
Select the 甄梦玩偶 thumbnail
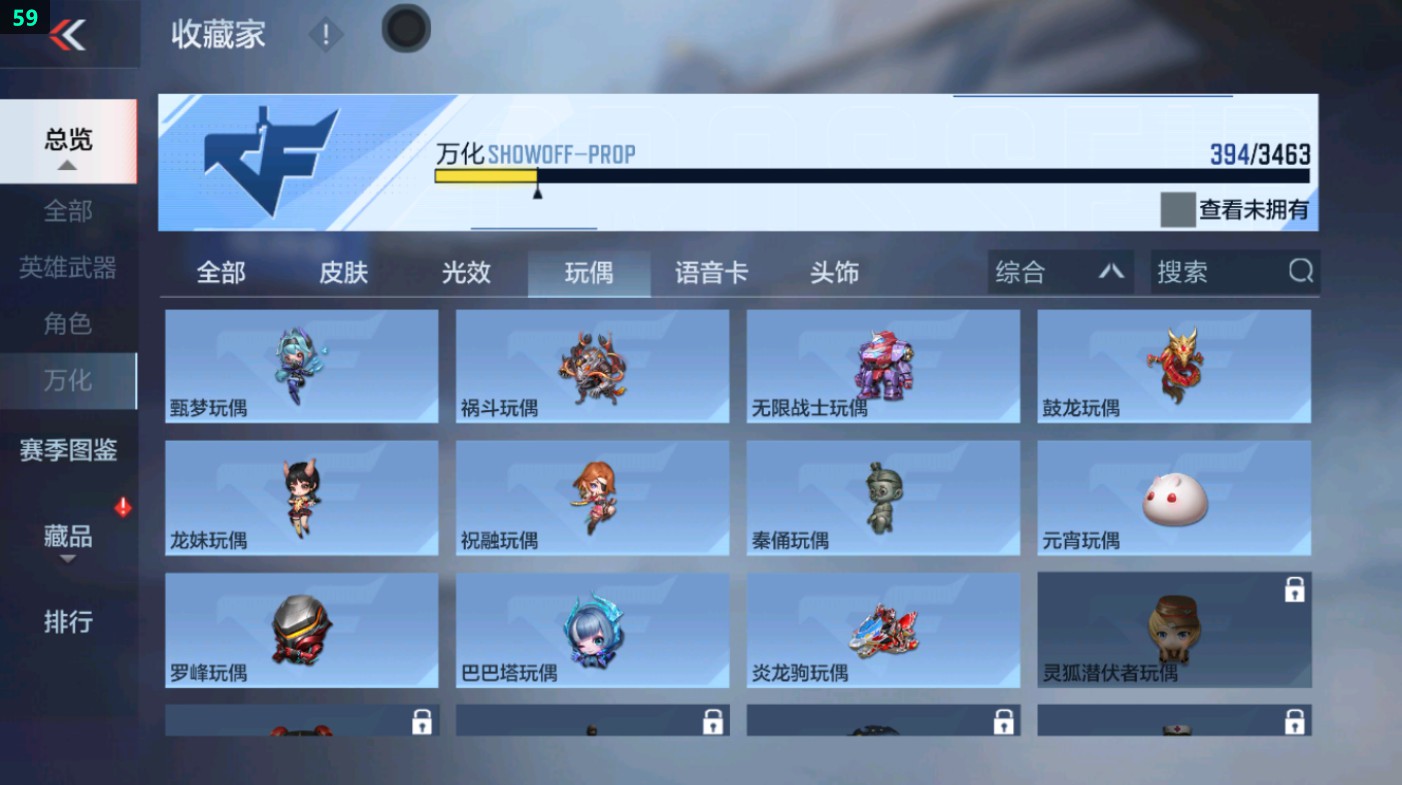[301, 365]
